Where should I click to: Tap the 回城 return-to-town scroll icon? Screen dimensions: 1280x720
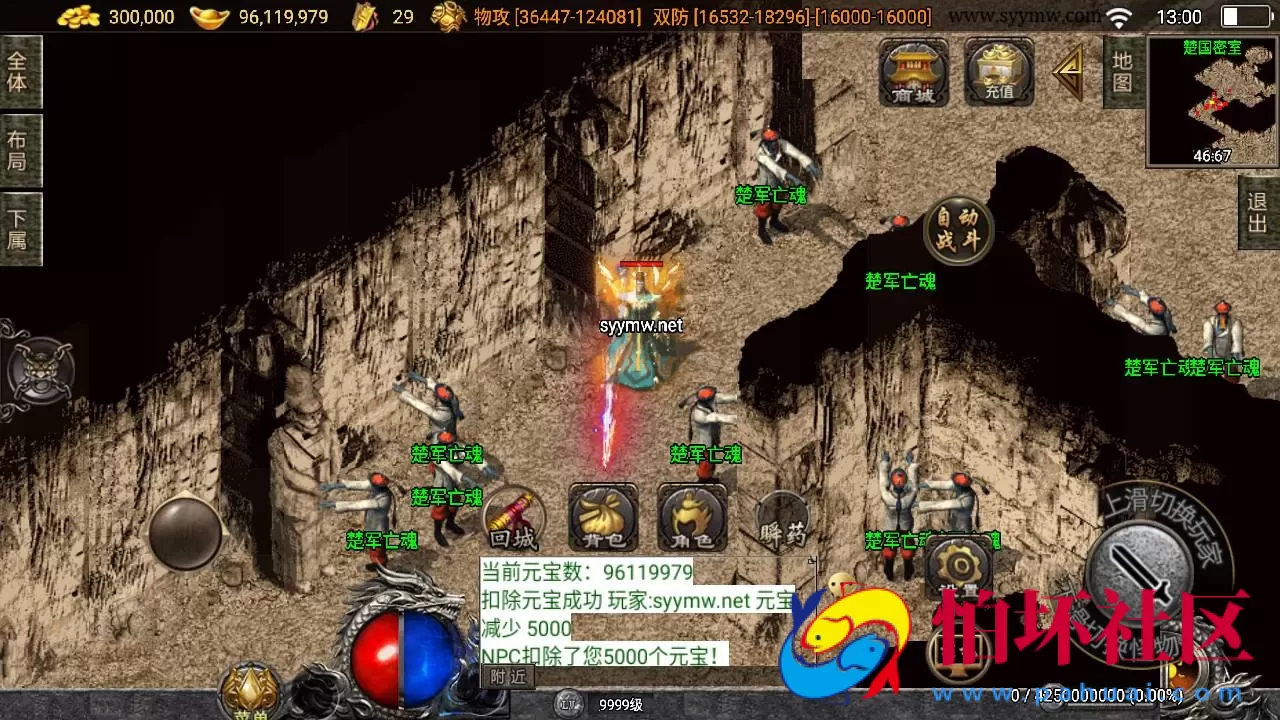point(512,519)
